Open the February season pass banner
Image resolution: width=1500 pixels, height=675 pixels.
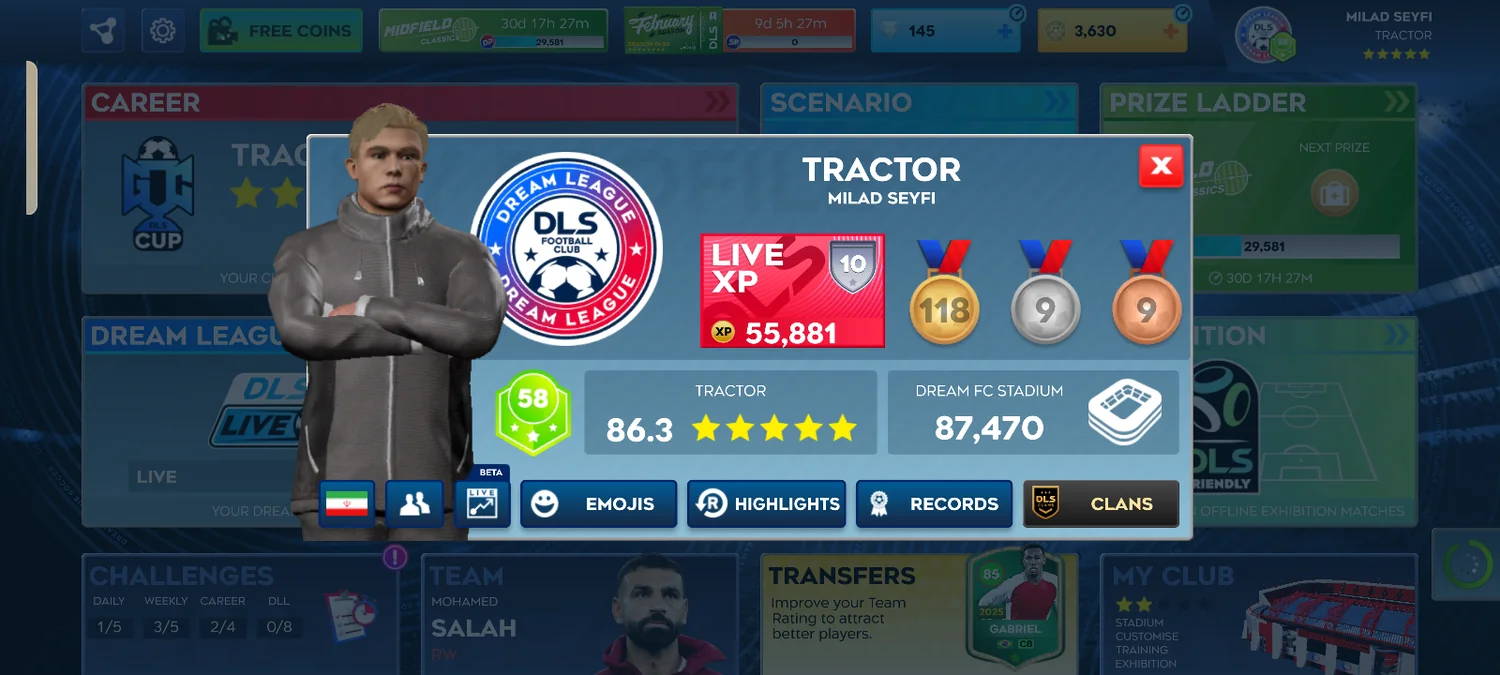740,31
